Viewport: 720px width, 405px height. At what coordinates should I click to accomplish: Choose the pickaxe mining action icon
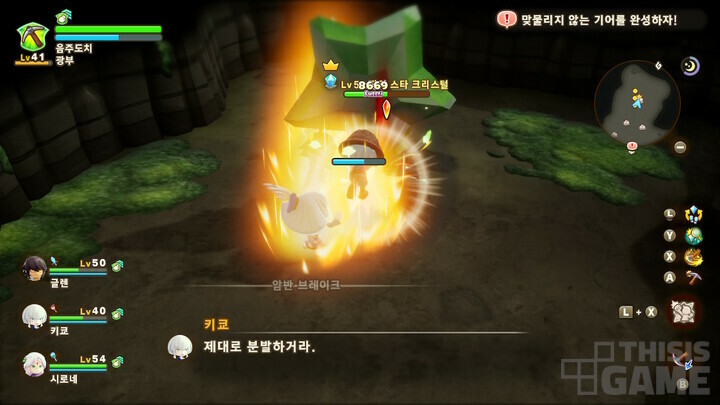click(693, 278)
